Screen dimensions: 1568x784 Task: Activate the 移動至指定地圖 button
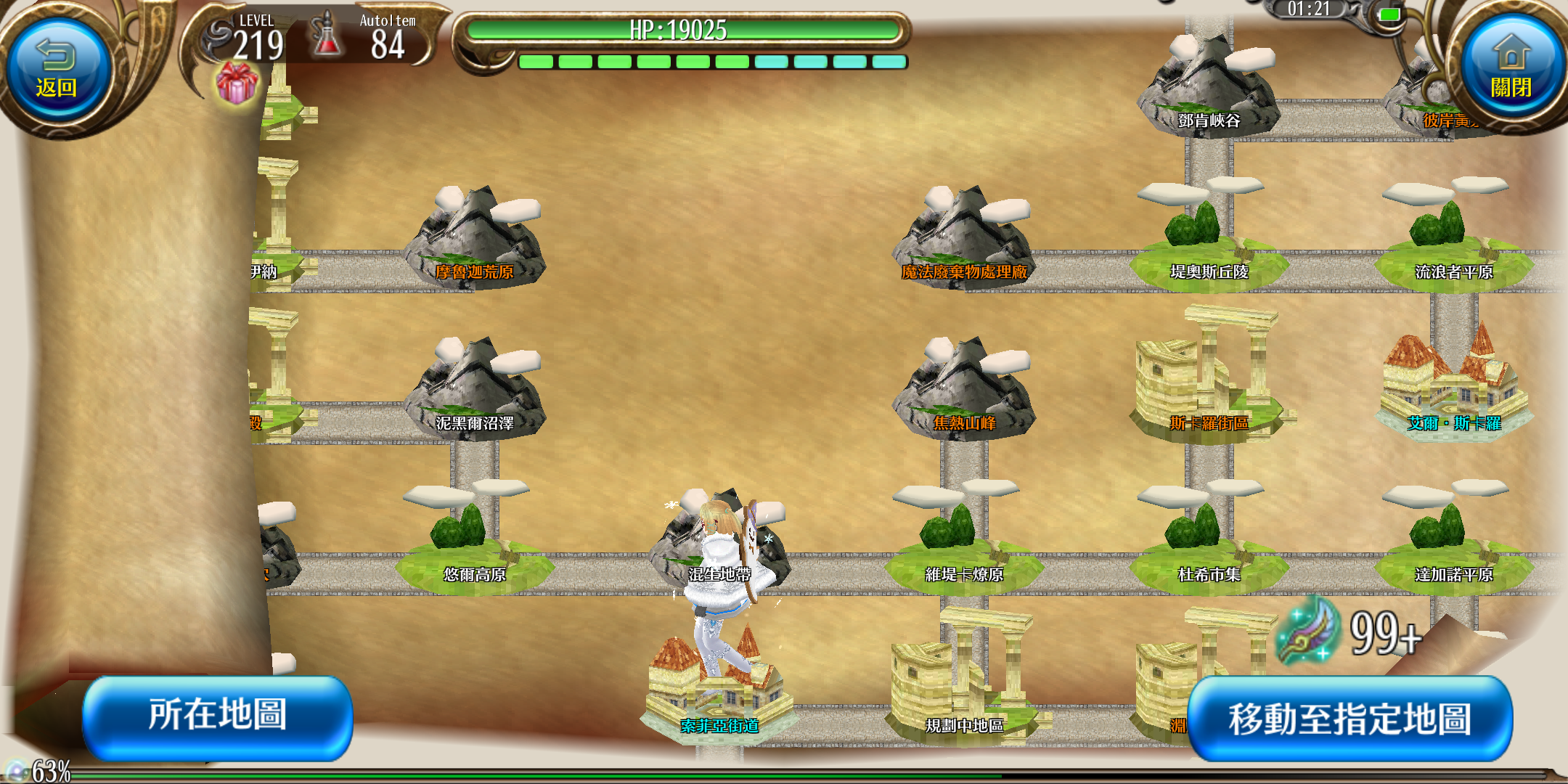point(1349,719)
